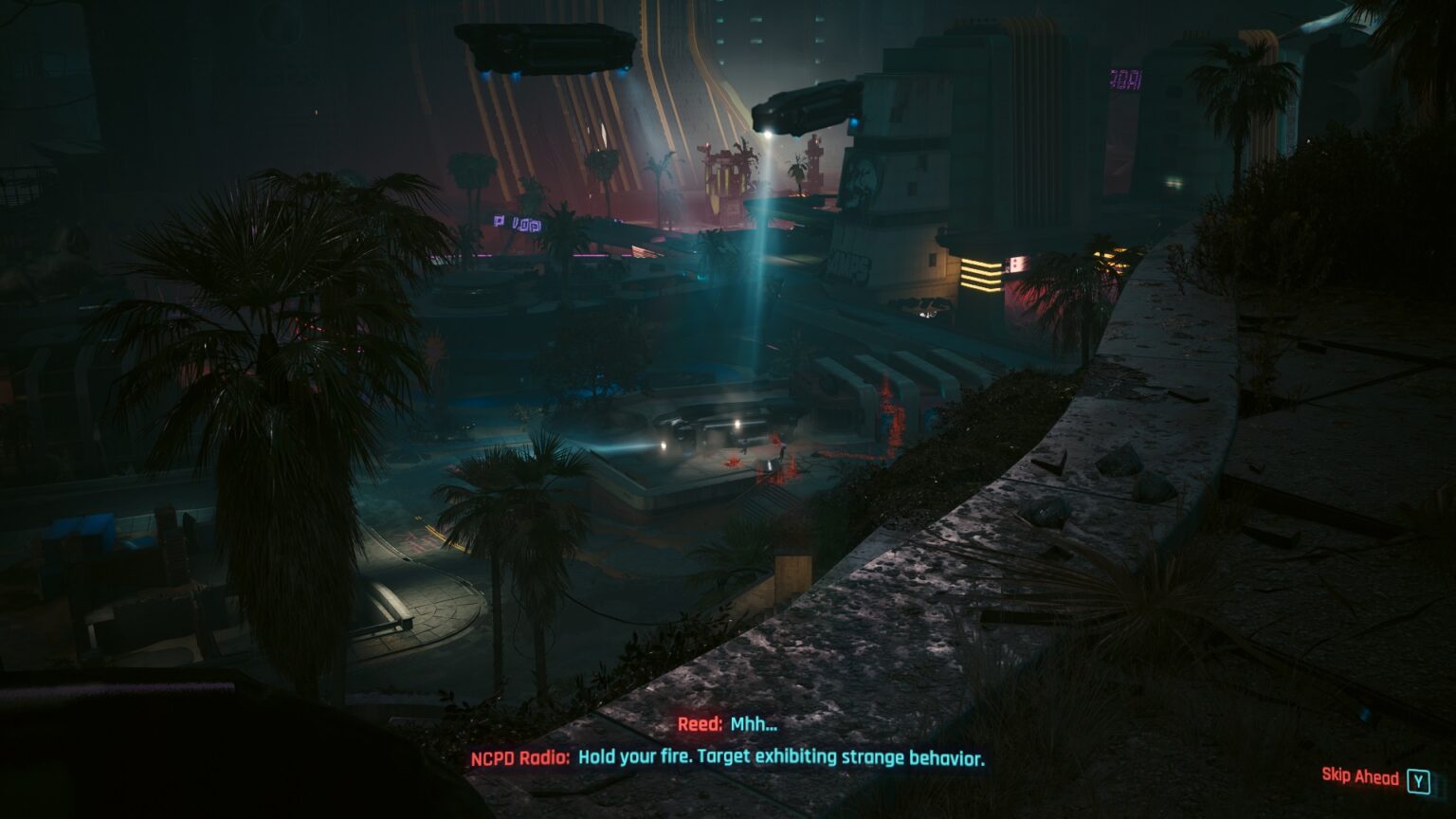Viewport: 1456px width, 819px height.
Task: Select the person standing in the spotlight
Action: [x=745, y=446]
